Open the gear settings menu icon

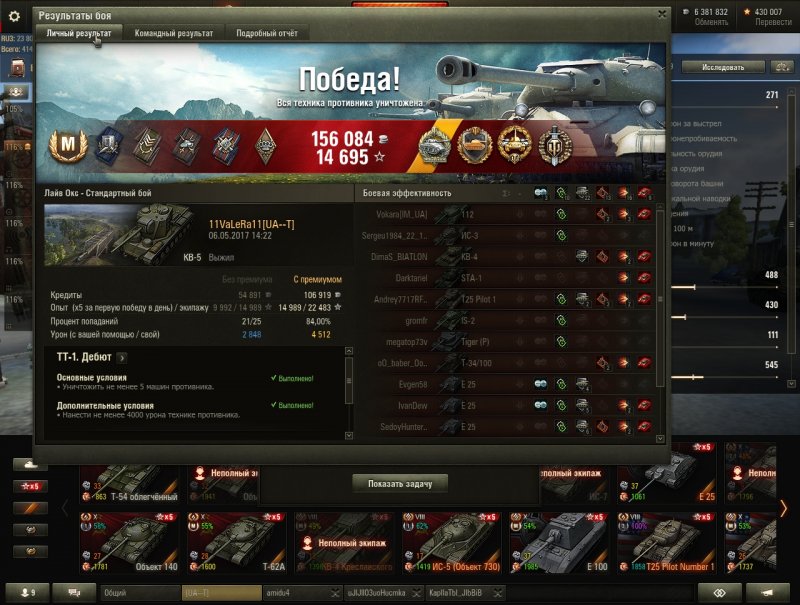14,14
